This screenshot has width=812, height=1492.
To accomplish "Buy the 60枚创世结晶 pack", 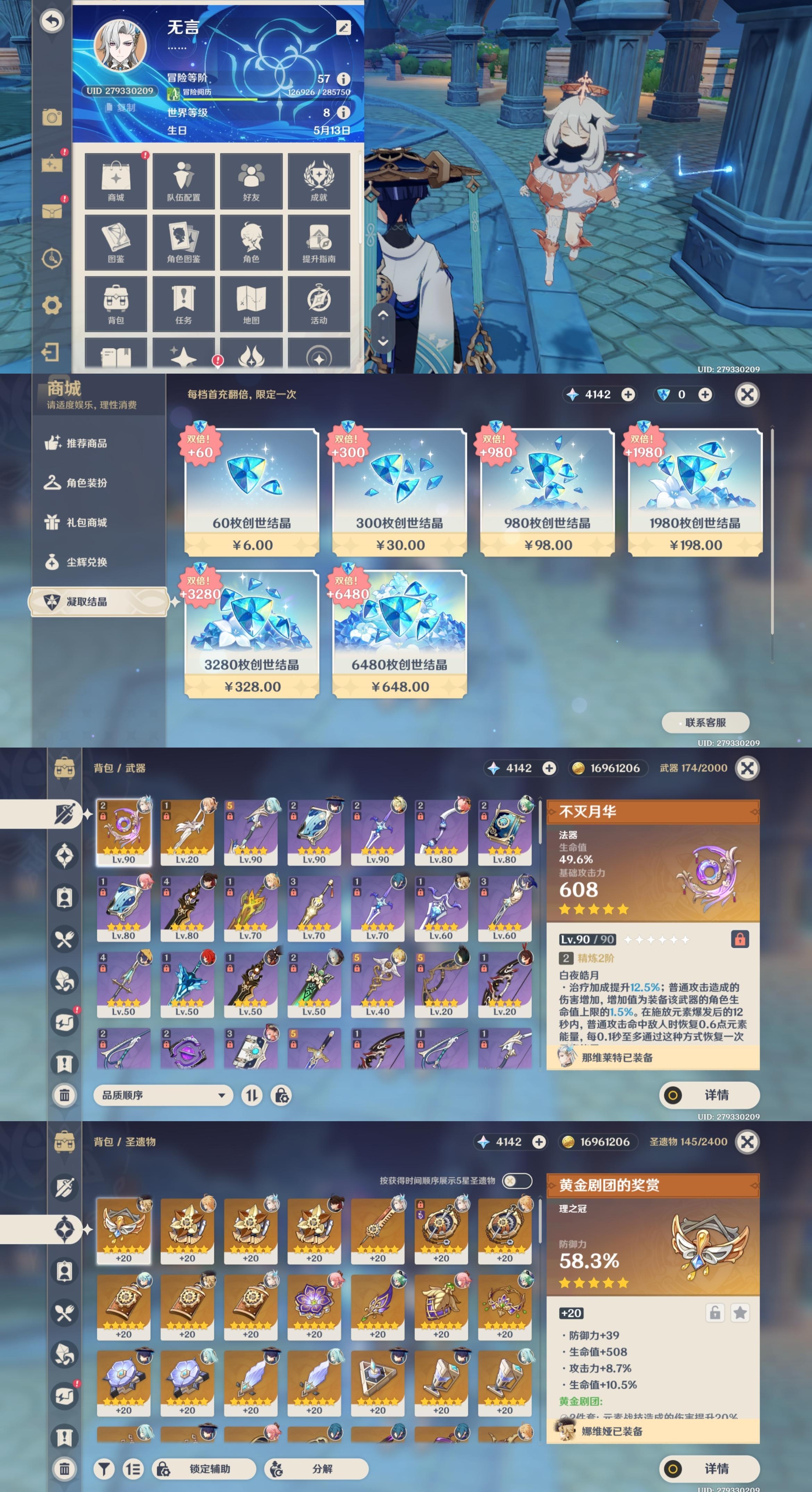I will tap(252, 492).
